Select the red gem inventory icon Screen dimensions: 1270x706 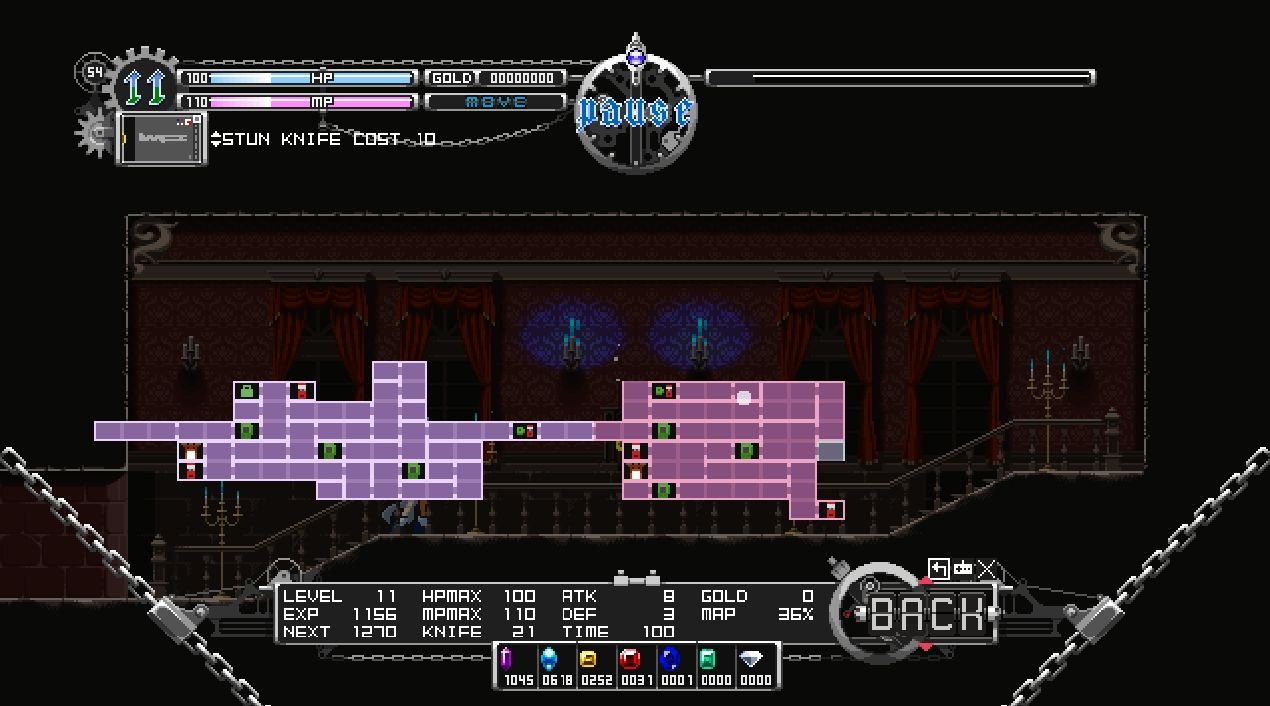point(629,659)
